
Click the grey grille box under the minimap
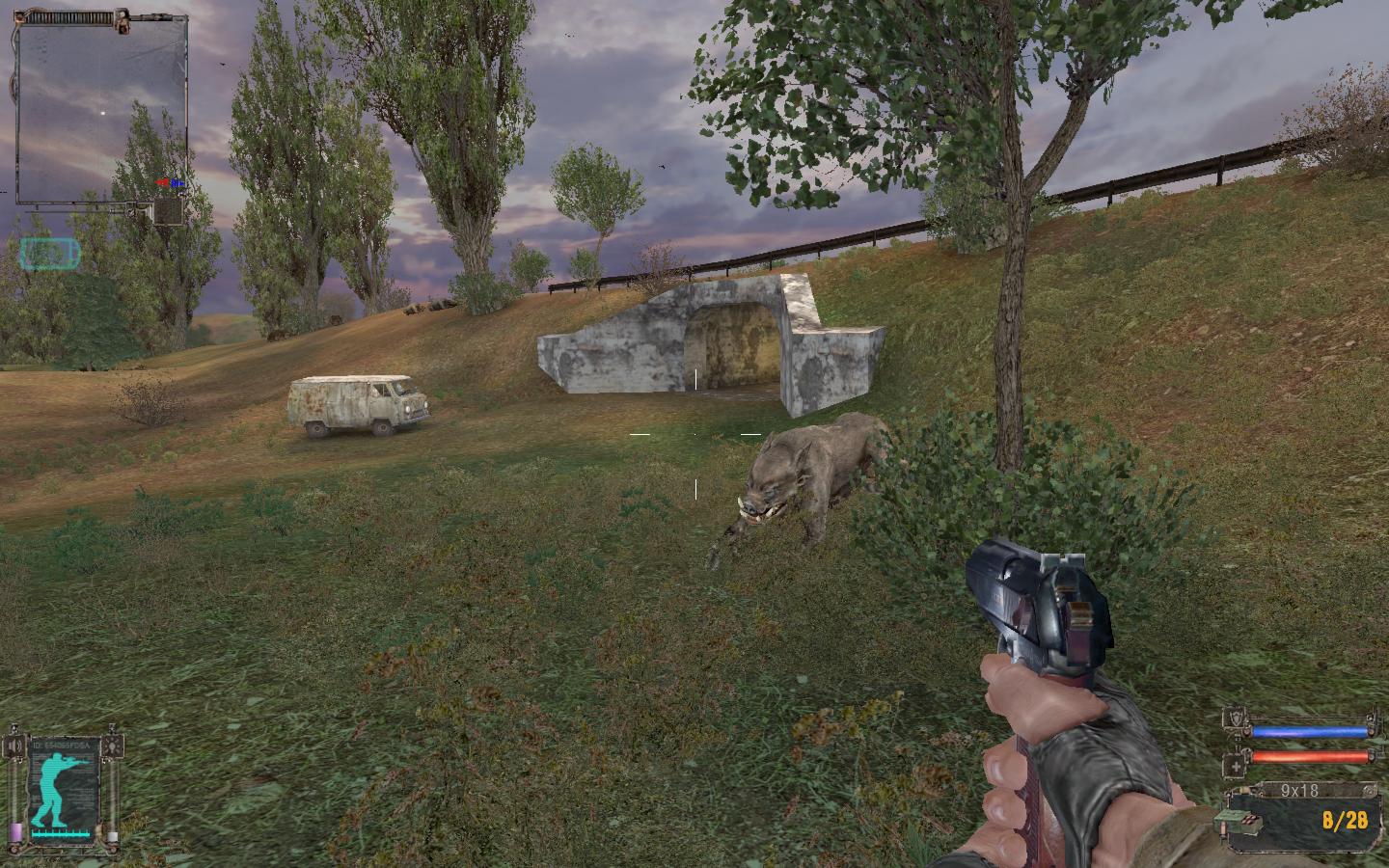point(169,210)
